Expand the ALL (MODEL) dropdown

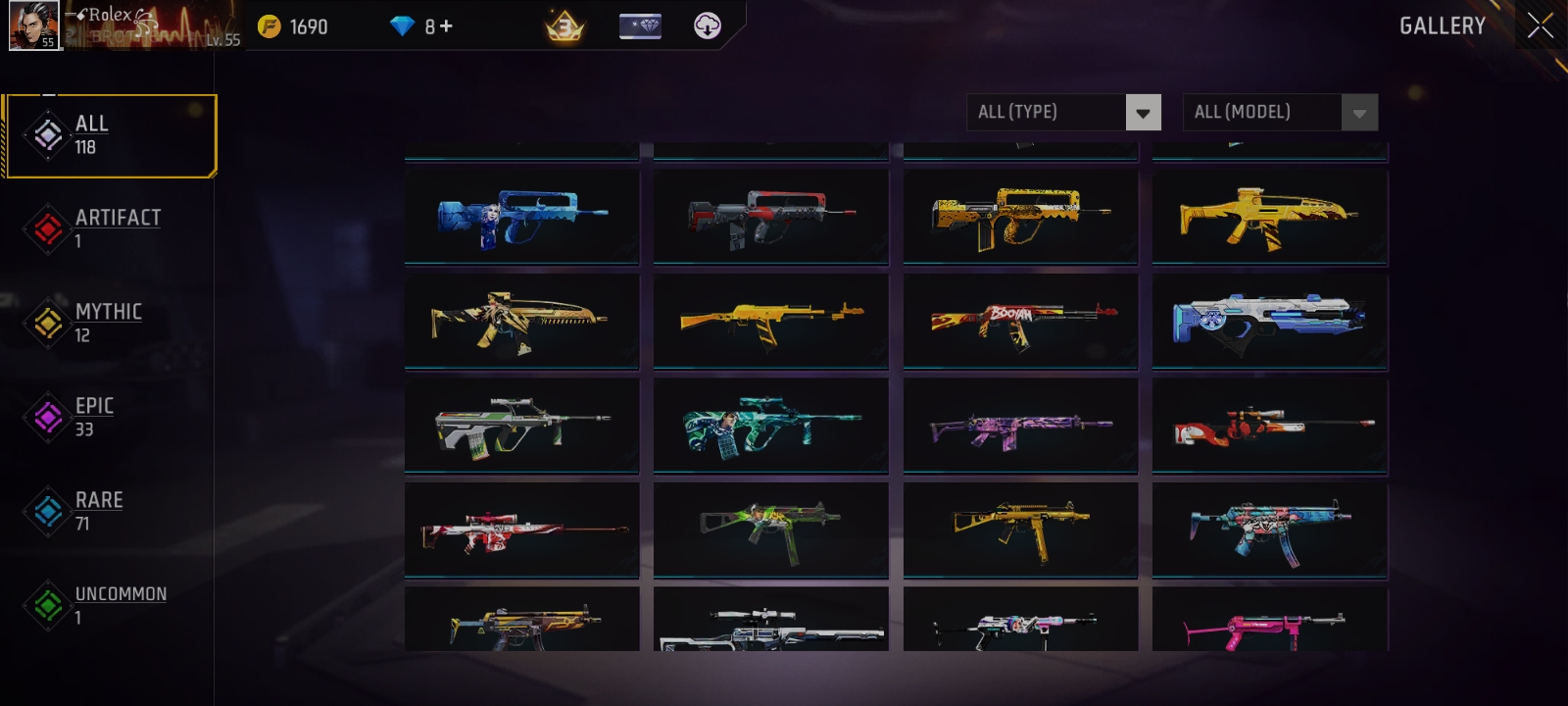point(1279,112)
